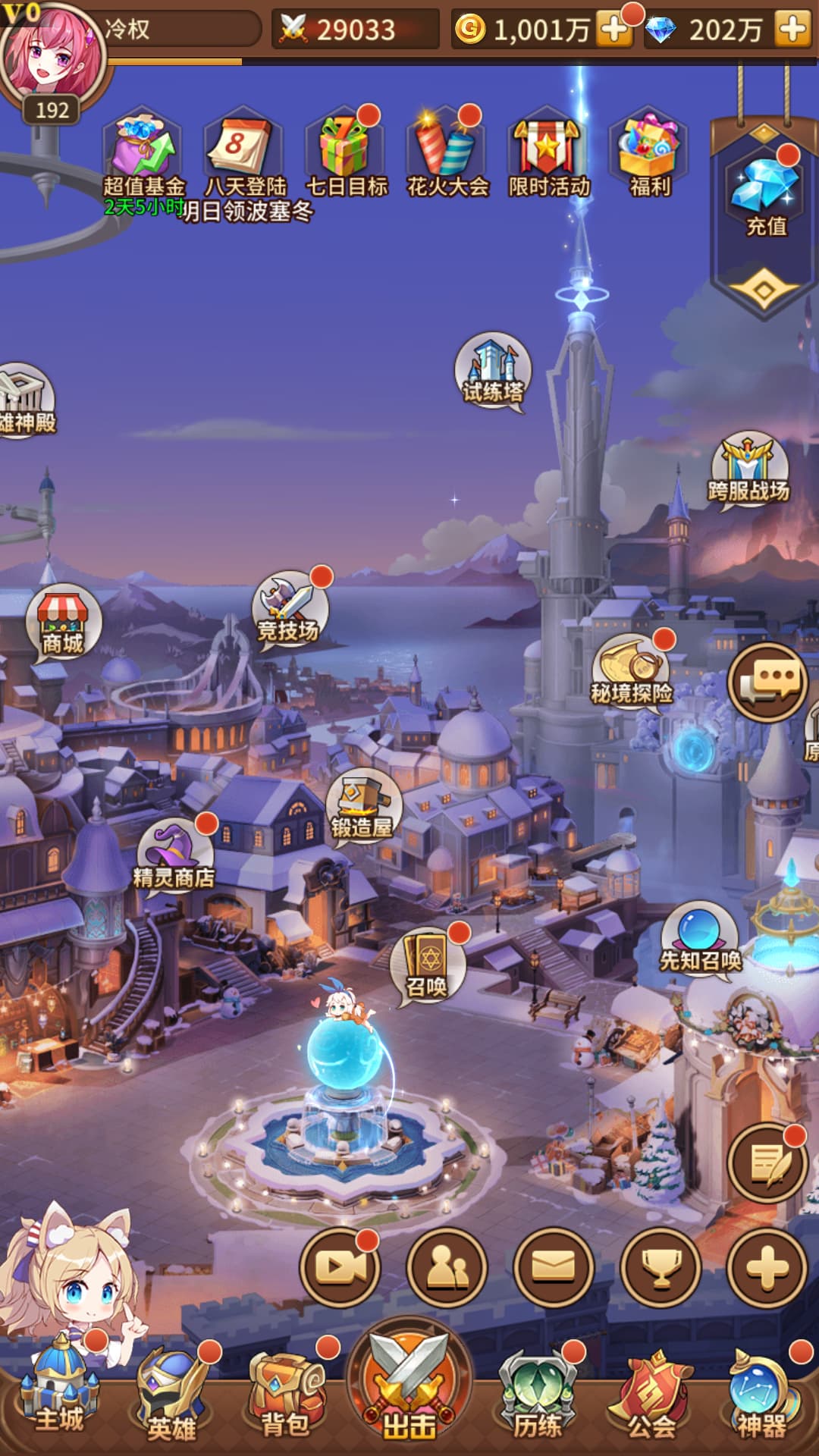The width and height of the screenshot is (819, 1456).
Task: Open the chat bubble button
Action: [x=767, y=682]
